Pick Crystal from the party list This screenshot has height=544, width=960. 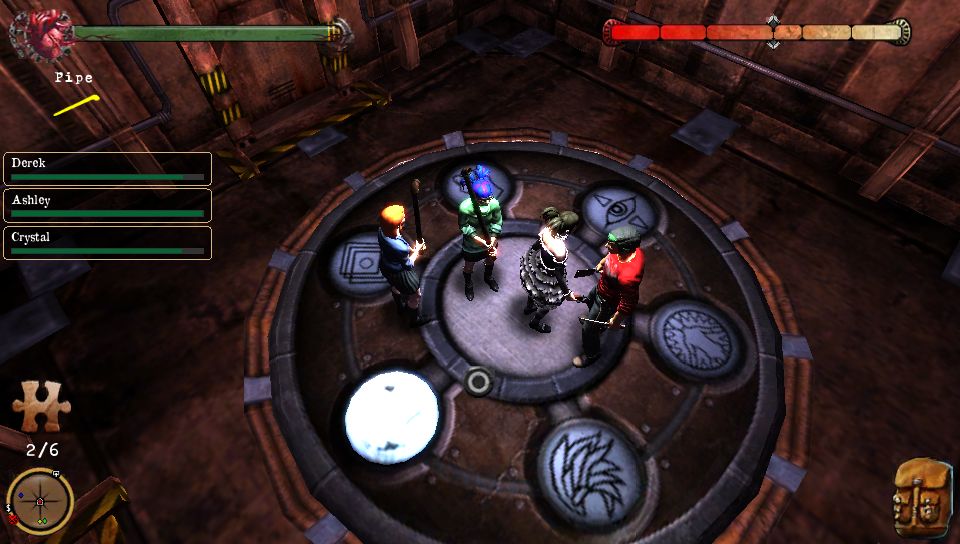click(108, 243)
